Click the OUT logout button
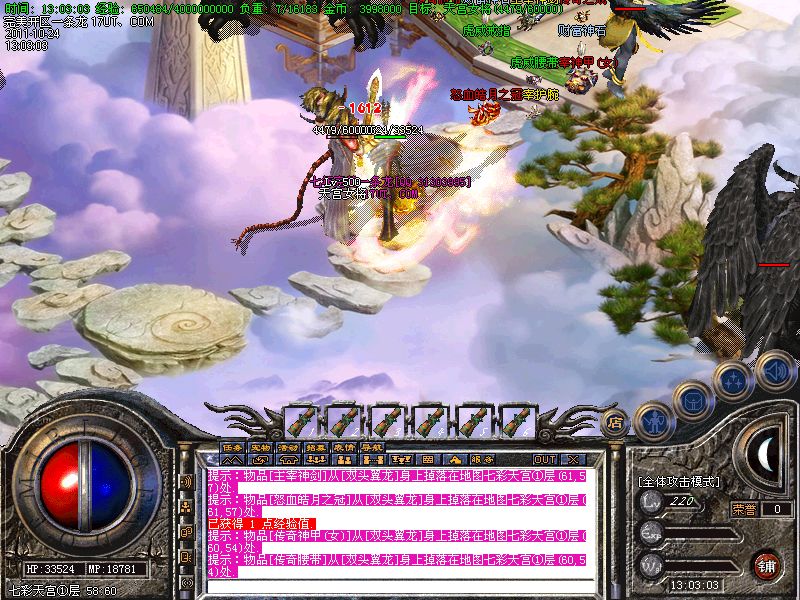This screenshot has width=800, height=600. 545,459
